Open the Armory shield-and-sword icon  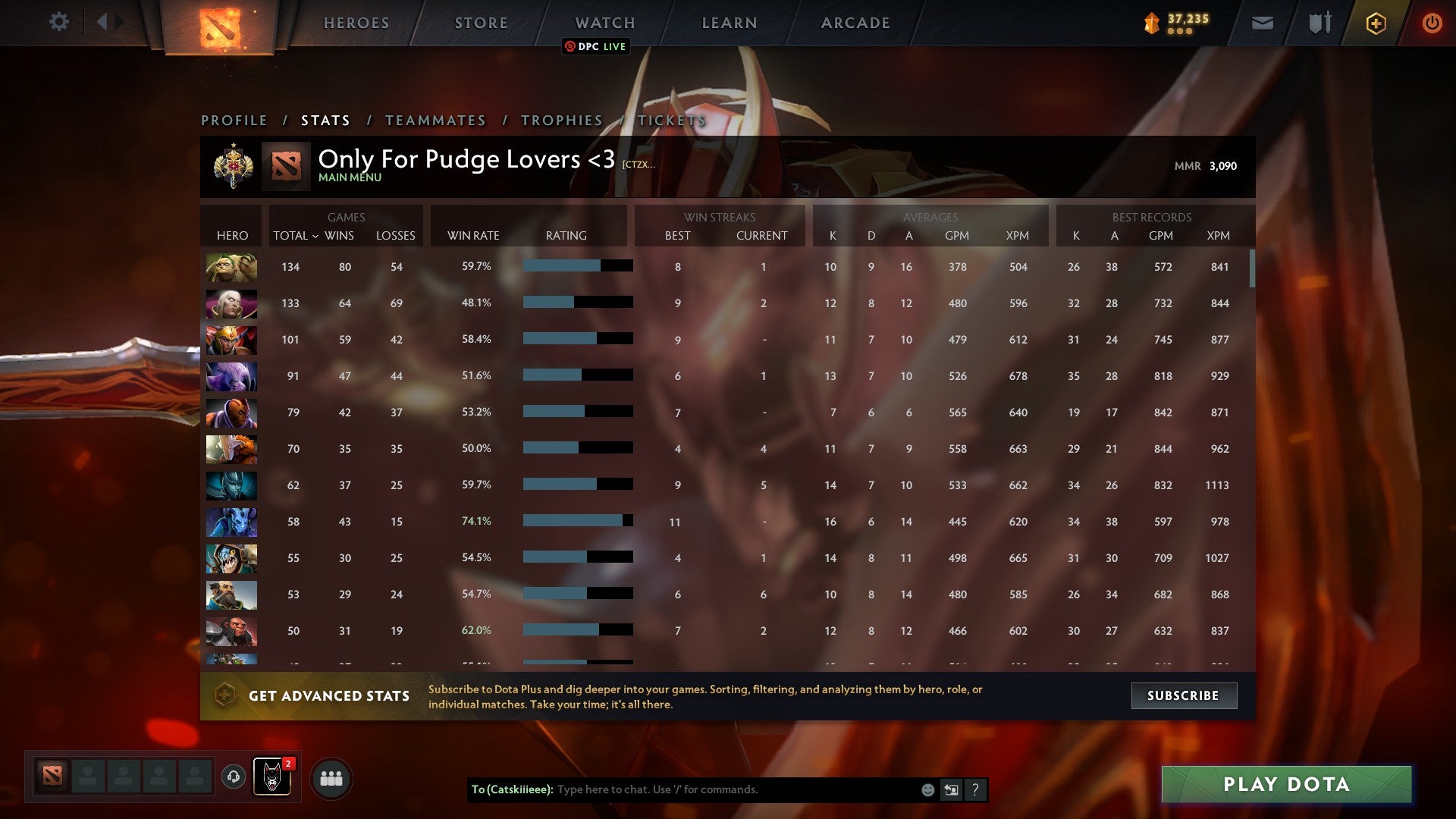1319,23
